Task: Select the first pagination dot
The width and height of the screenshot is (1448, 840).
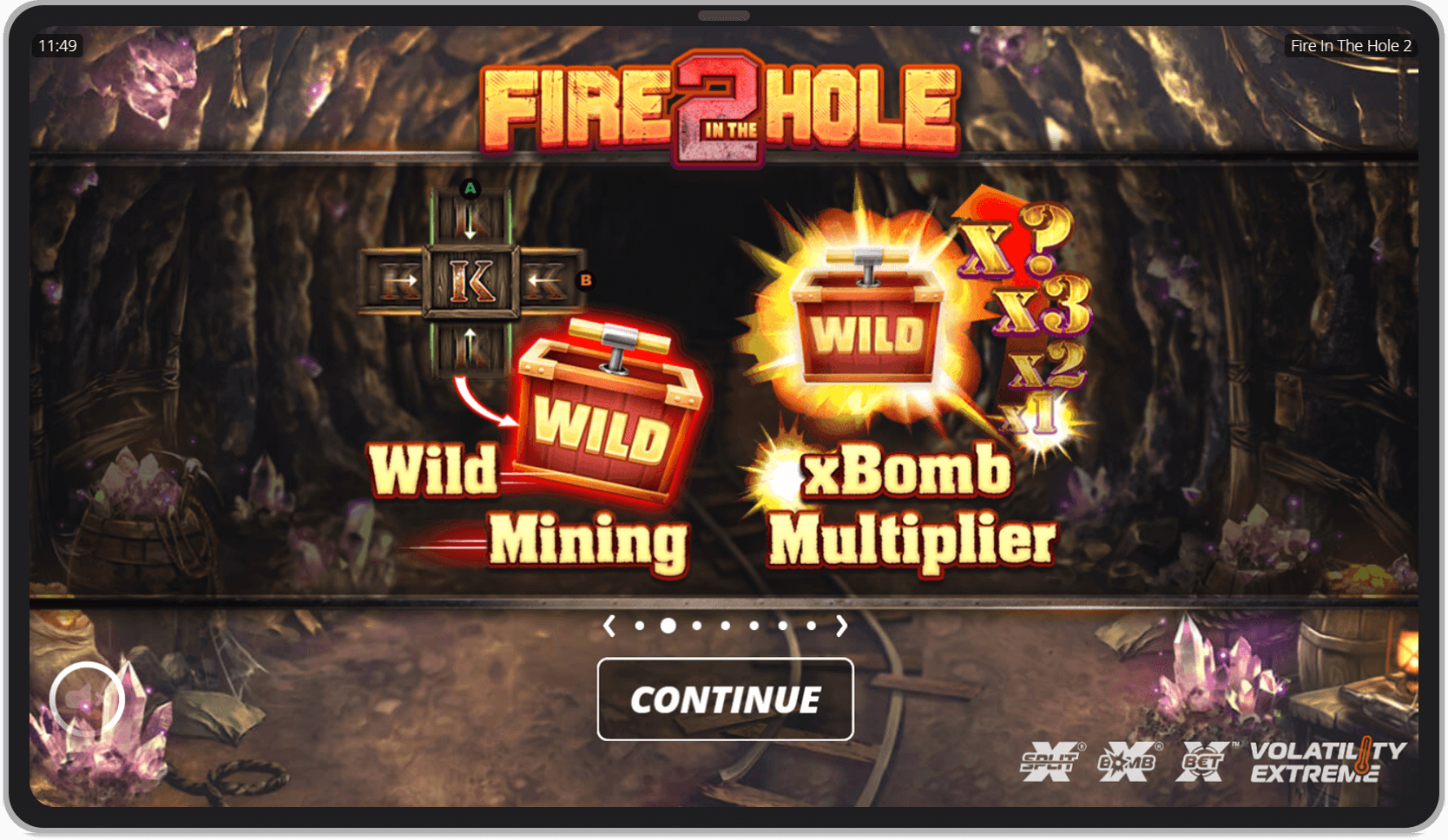Action: (x=640, y=625)
